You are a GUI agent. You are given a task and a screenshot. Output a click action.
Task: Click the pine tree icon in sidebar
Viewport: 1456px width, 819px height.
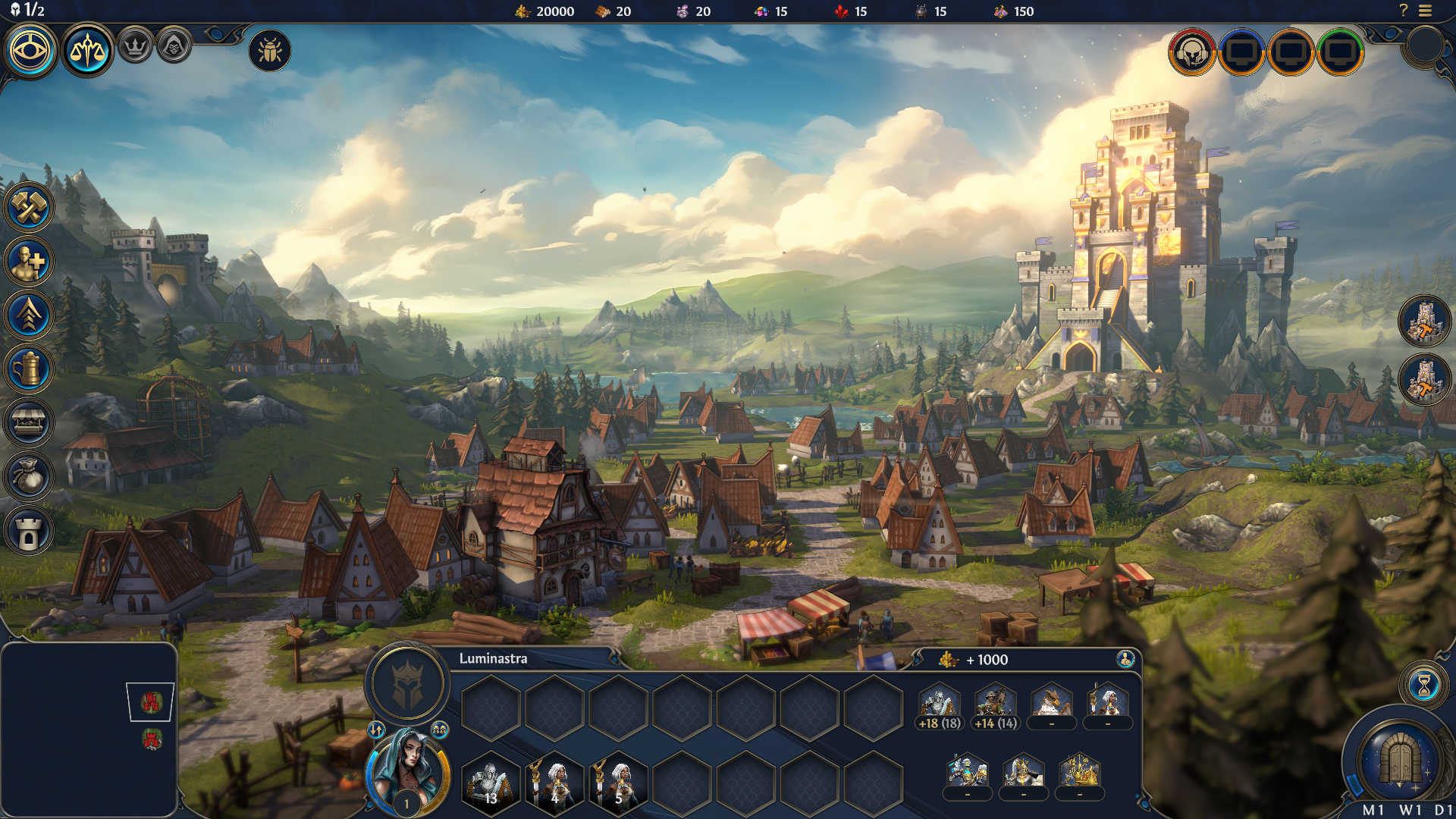[29, 315]
